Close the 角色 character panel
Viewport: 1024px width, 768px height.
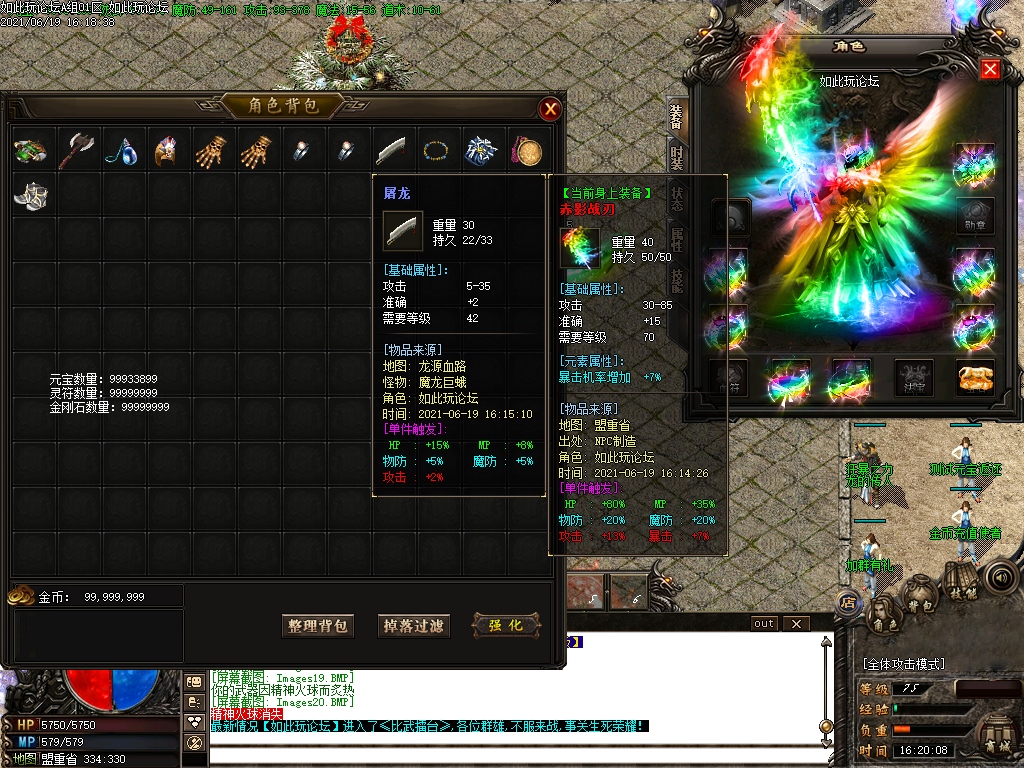click(990, 69)
